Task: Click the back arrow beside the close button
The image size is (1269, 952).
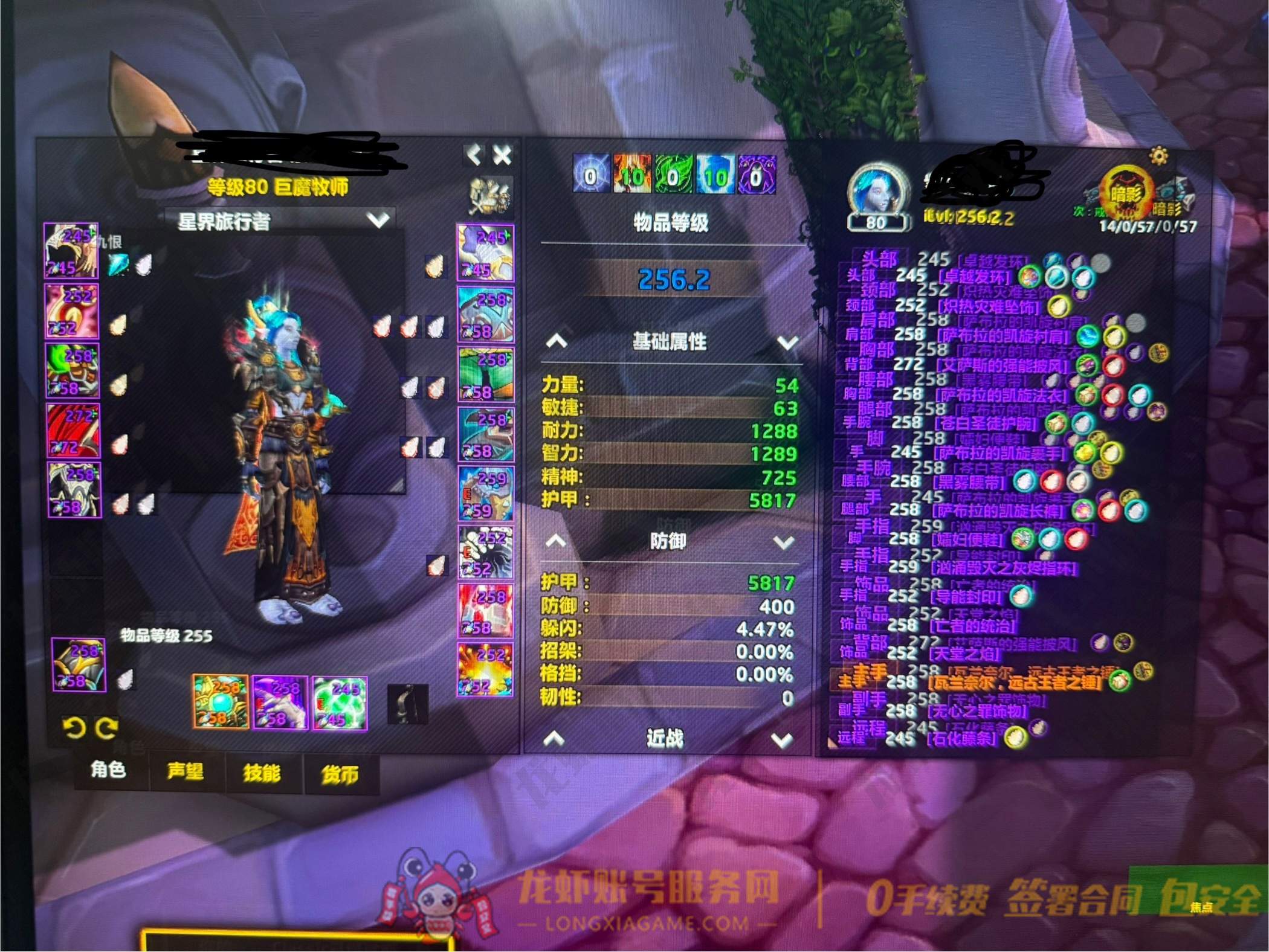Action: [474, 155]
